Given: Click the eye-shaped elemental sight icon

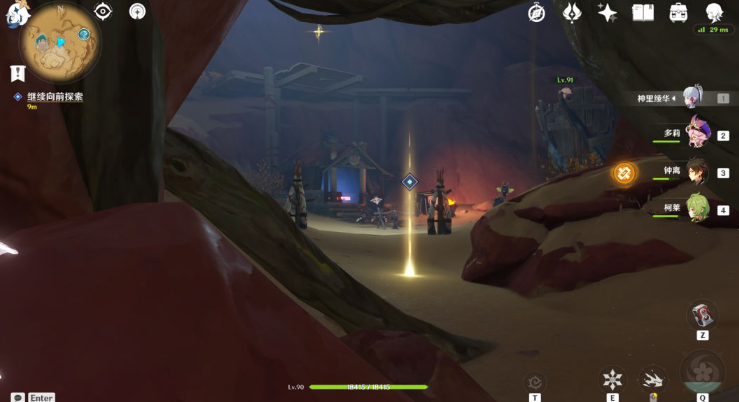Looking at the screenshot, I should coord(103,11).
